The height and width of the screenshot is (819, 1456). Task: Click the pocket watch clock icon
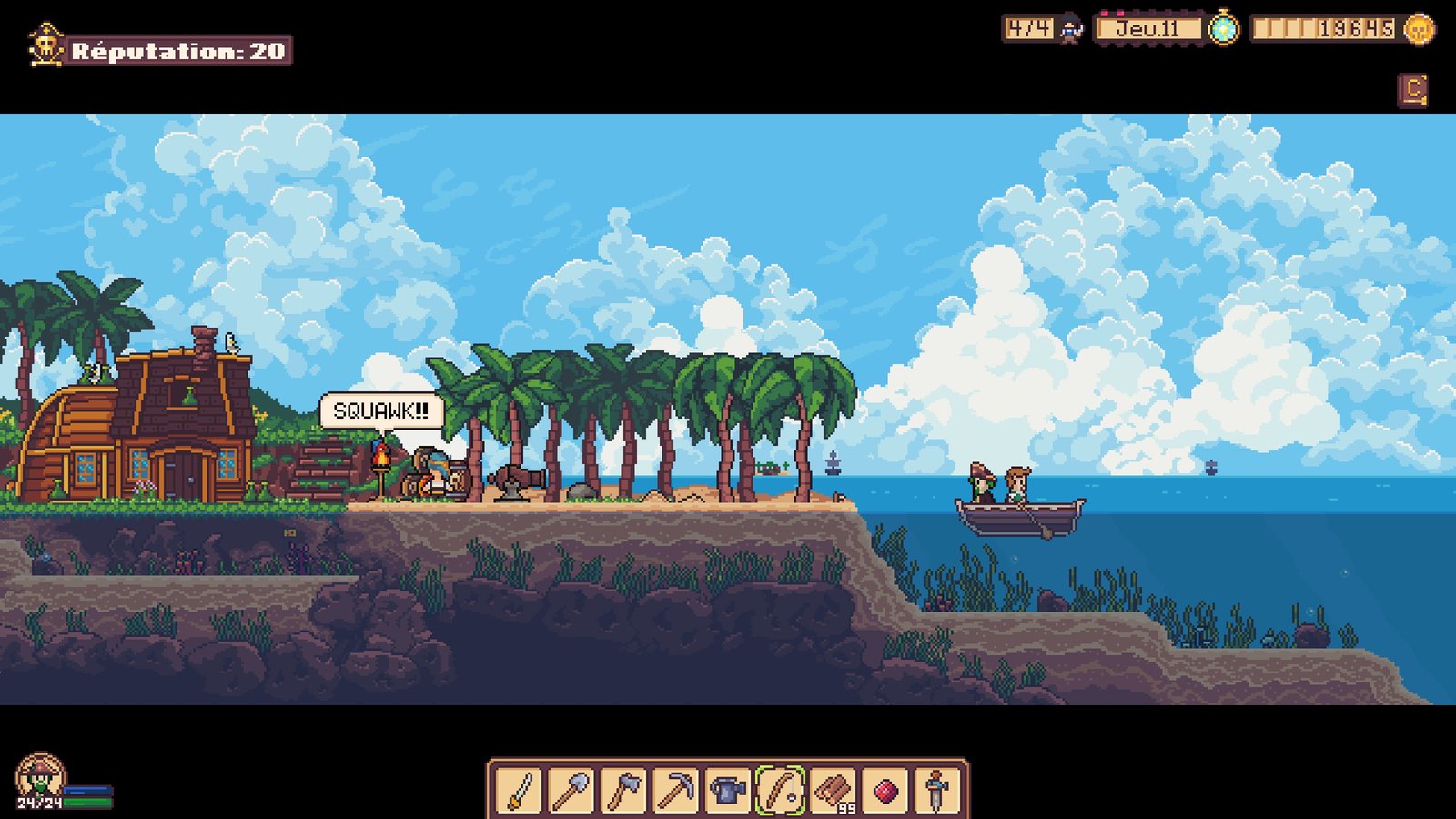[1223, 29]
